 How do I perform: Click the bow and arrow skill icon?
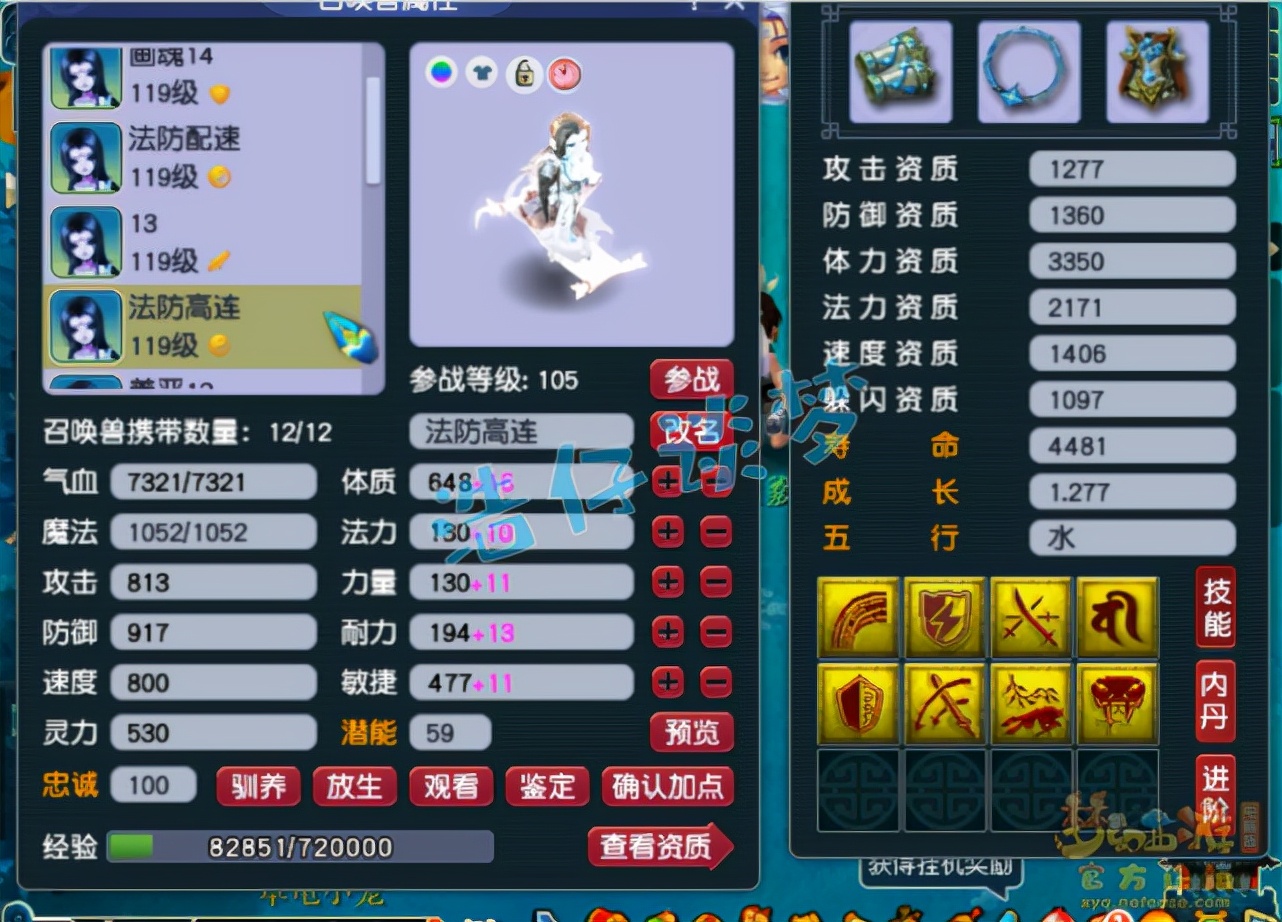point(944,703)
